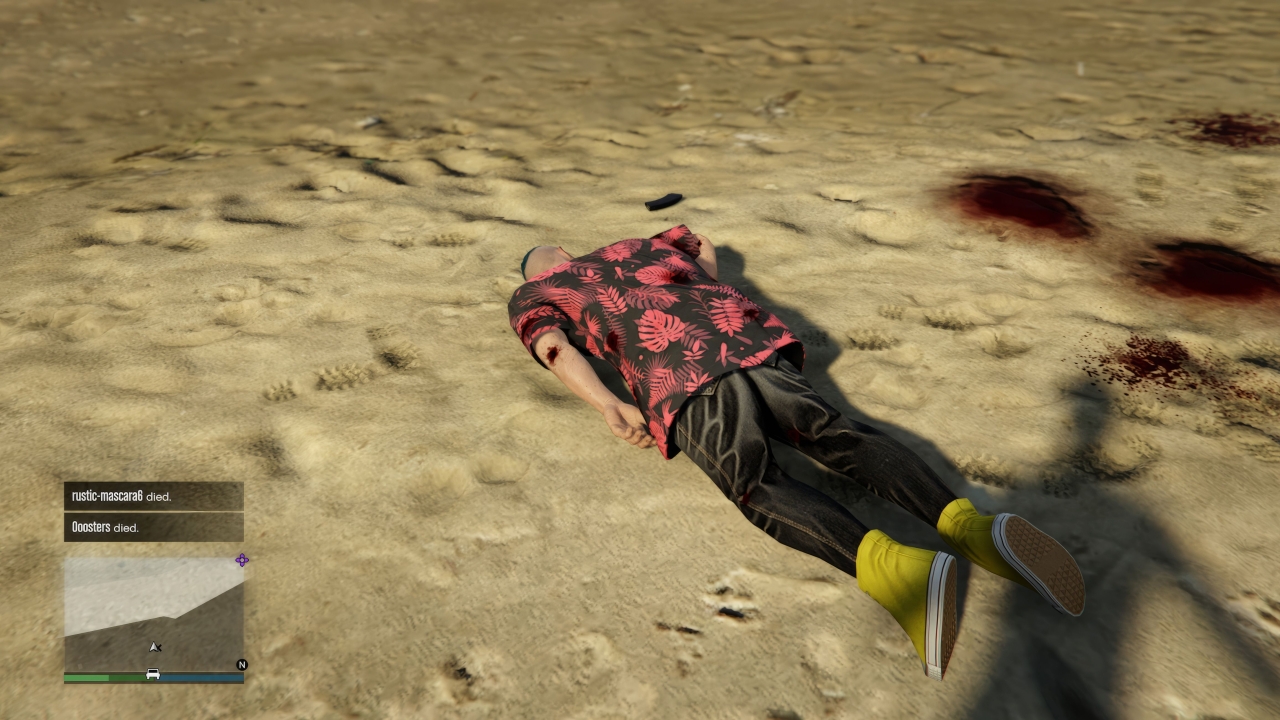Click the blue stamina bar segment
Screen dimensions: 1280x720
200,679
